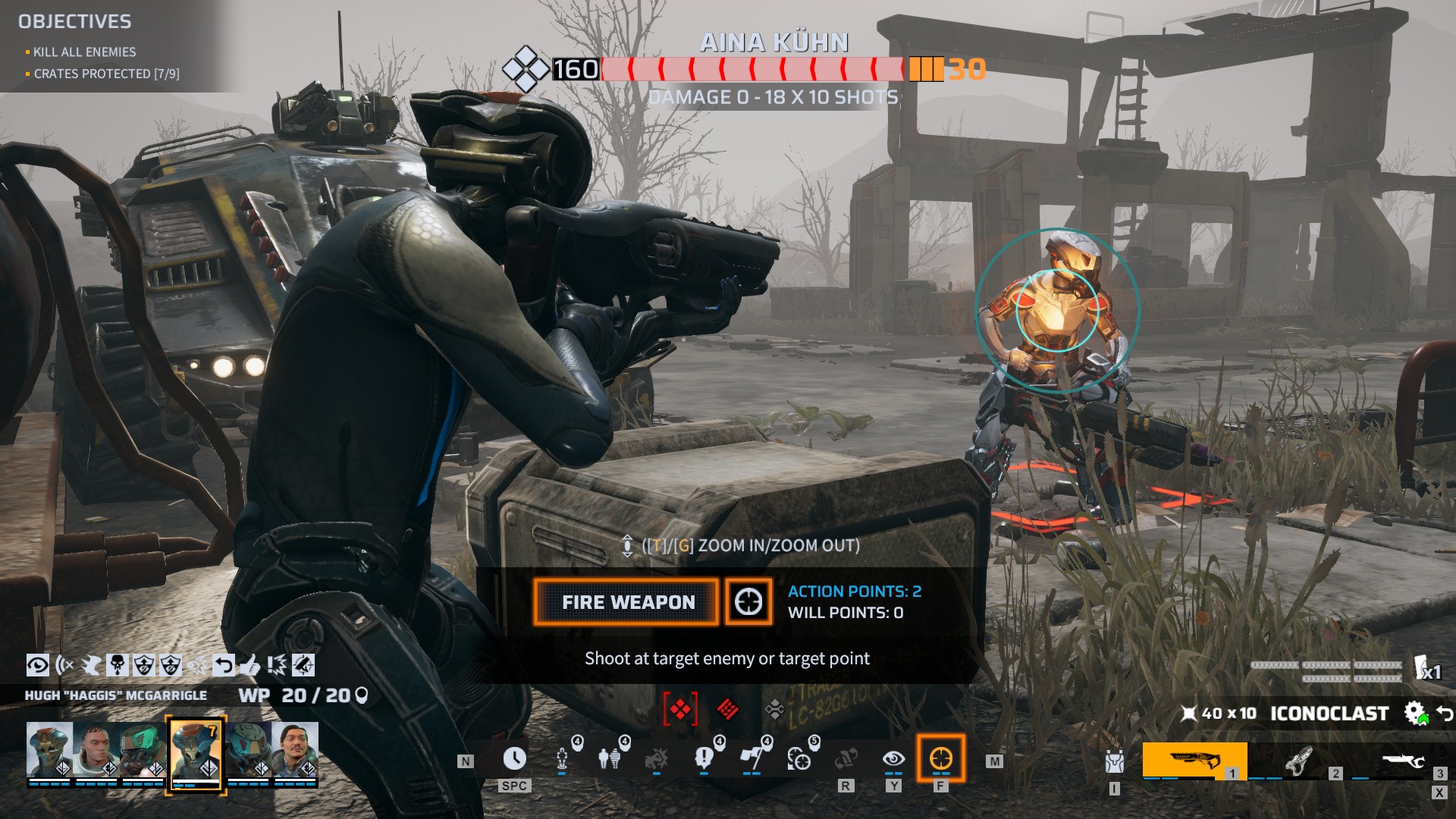Toggle the free-aim crosshair button beside Fire Weapon
The height and width of the screenshot is (819, 1456).
(748, 602)
